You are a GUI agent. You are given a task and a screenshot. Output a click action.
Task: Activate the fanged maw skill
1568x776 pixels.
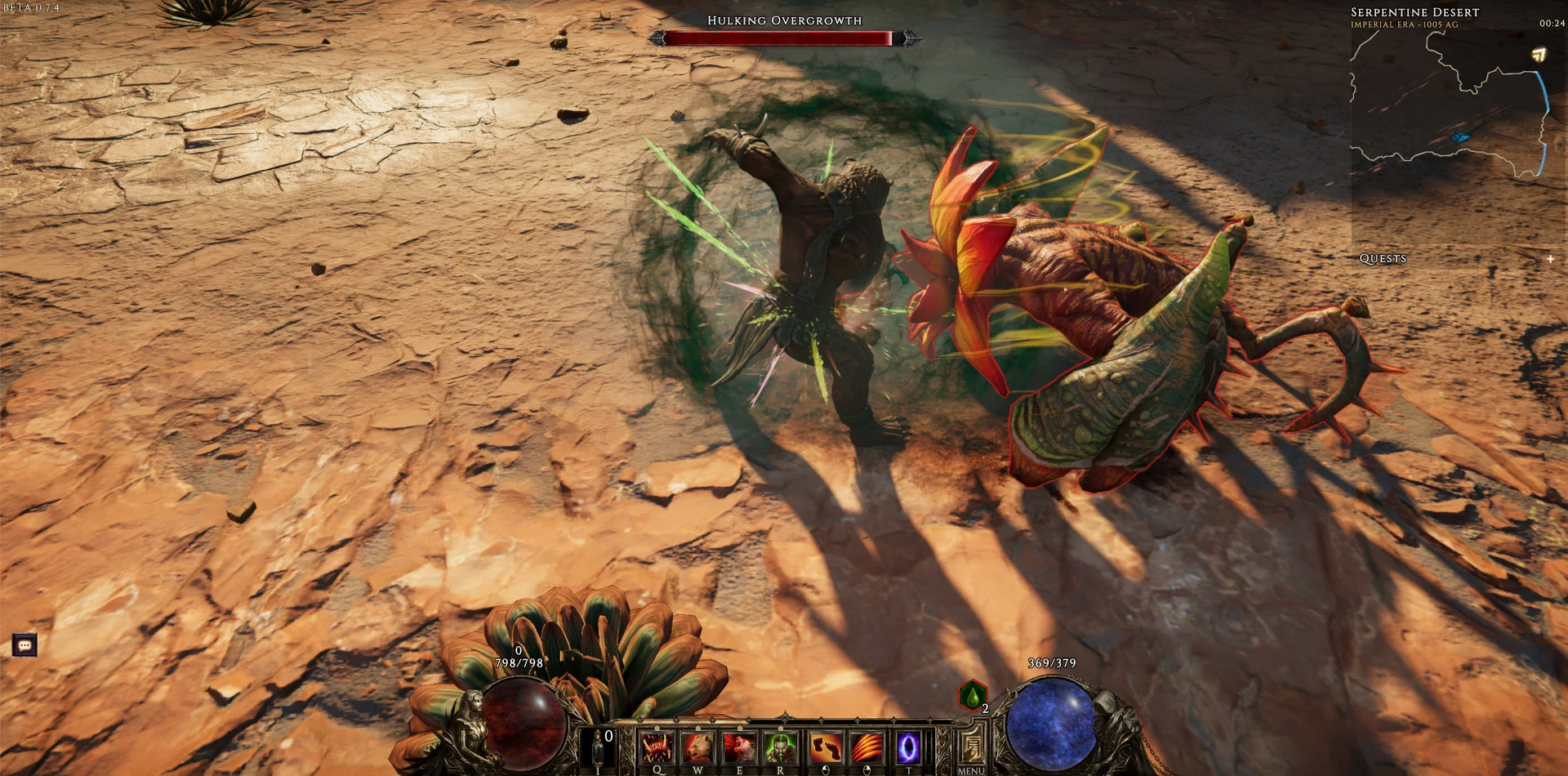(657, 747)
